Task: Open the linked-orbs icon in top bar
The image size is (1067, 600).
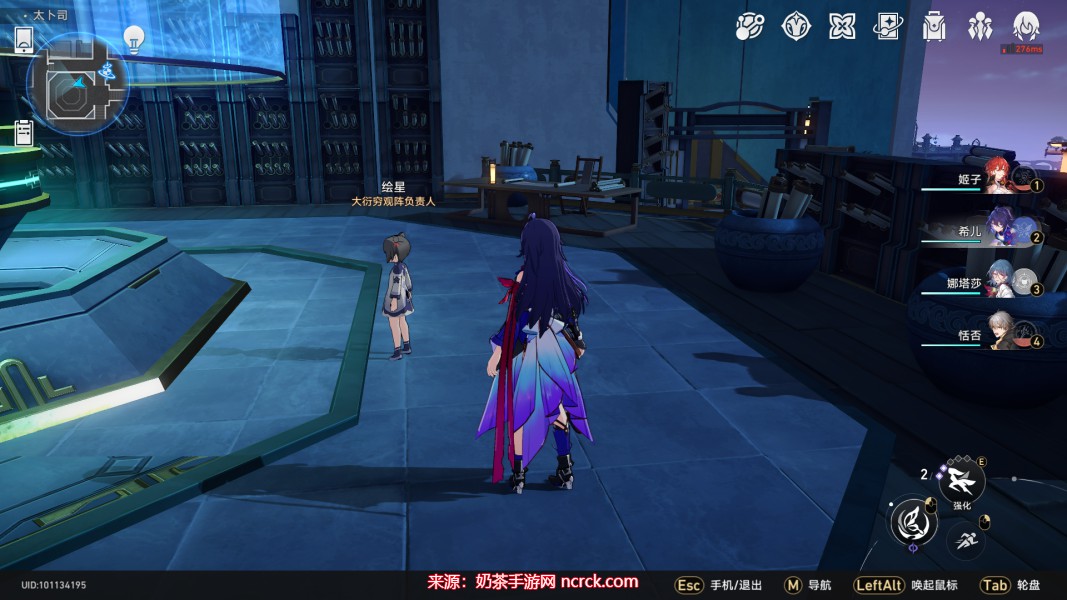Action: pyautogui.click(x=749, y=26)
